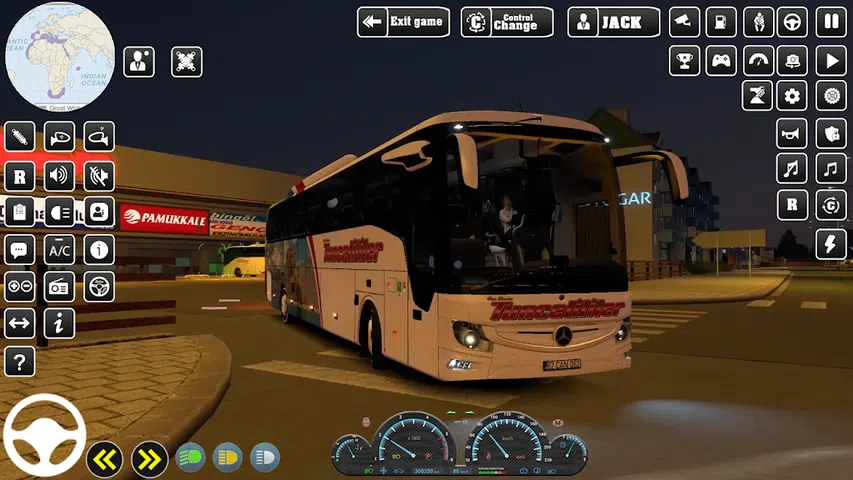Select the JACK player profile button
Image resolution: width=853 pixels, height=480 pixels.
(x=613, y=22)
